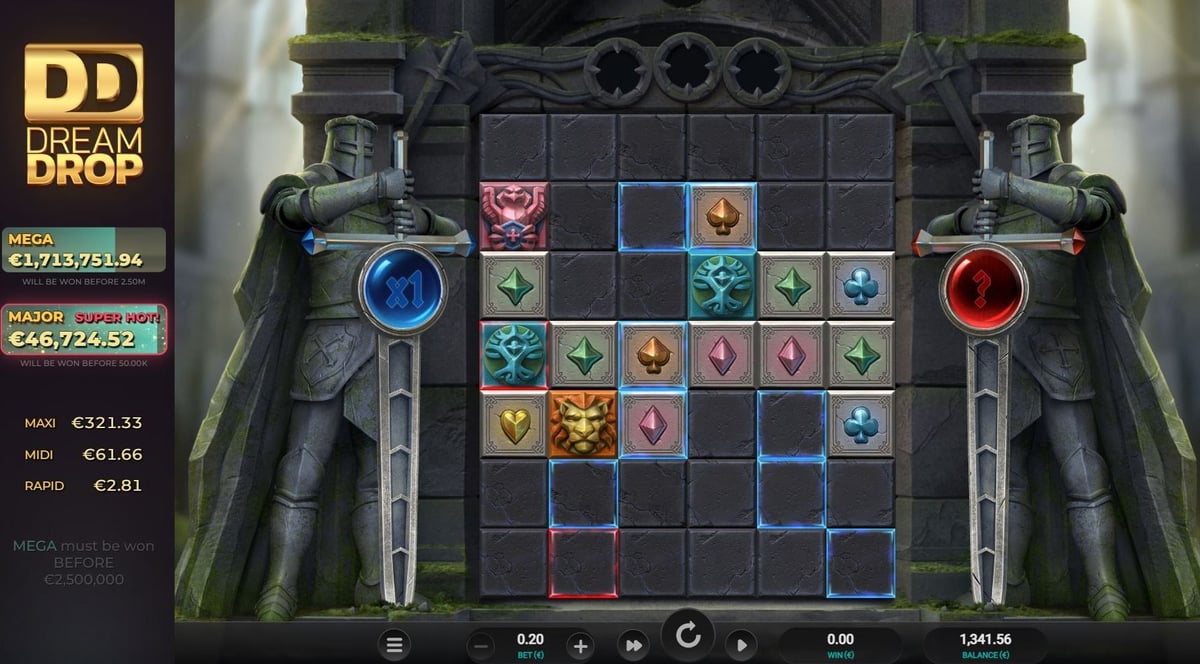This screenshot has width=1200, height=664.
Task: Decrease the bet with the minus button
Action: click(481, 645)
